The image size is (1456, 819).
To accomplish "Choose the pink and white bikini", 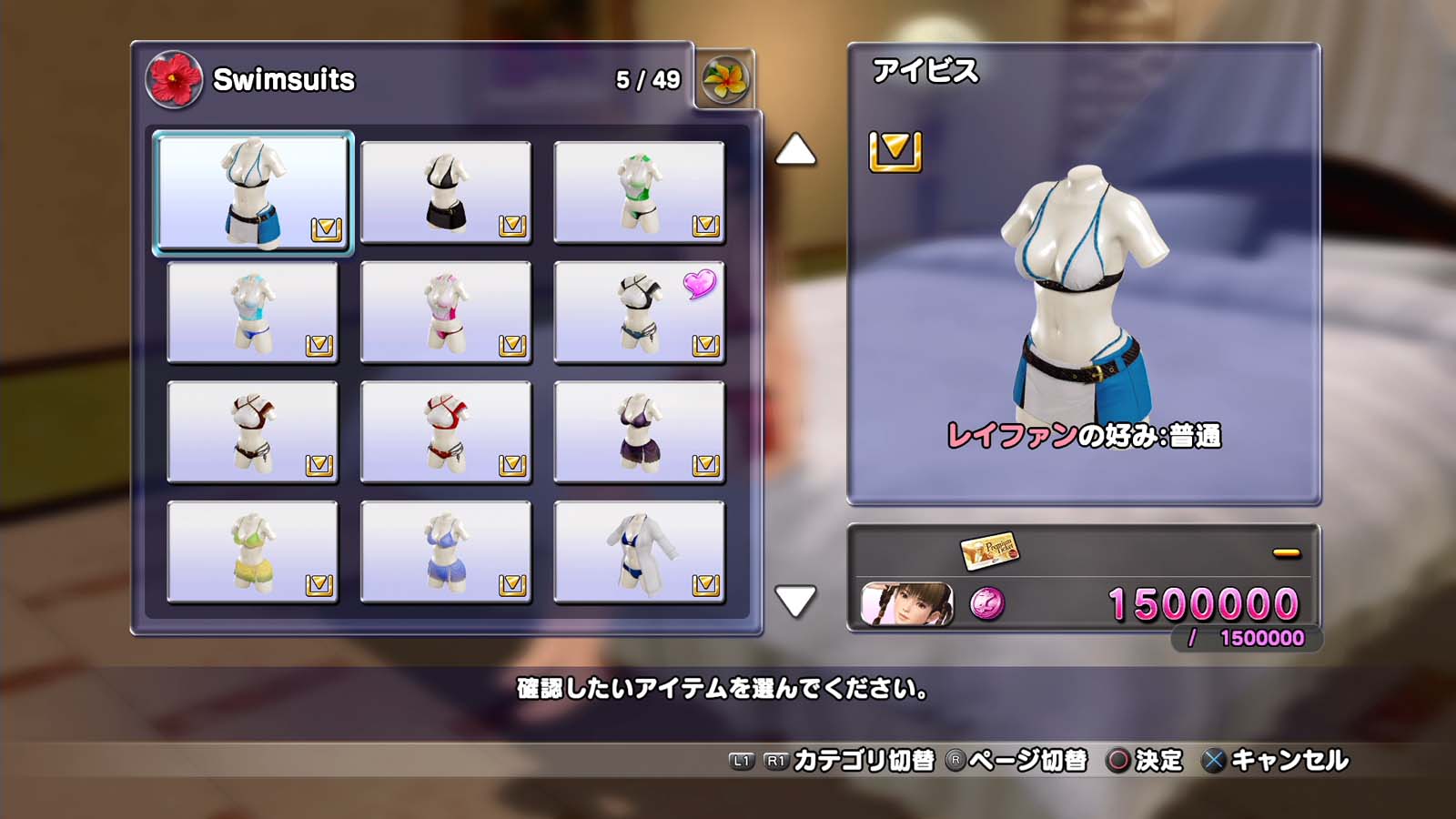I will [446, 312].
